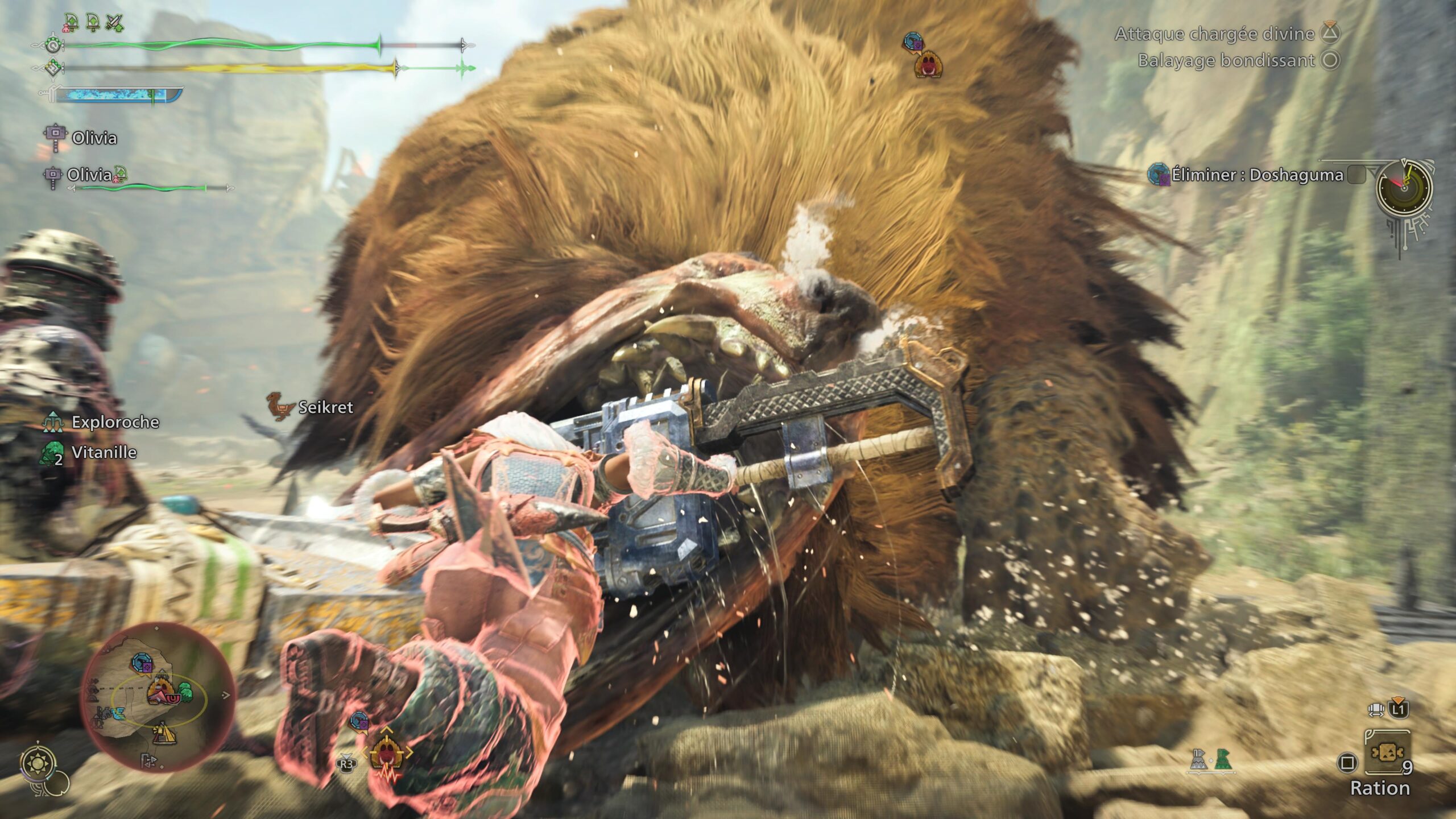Choose the Vitanille item entry
1456x819 pixels.
104,453
